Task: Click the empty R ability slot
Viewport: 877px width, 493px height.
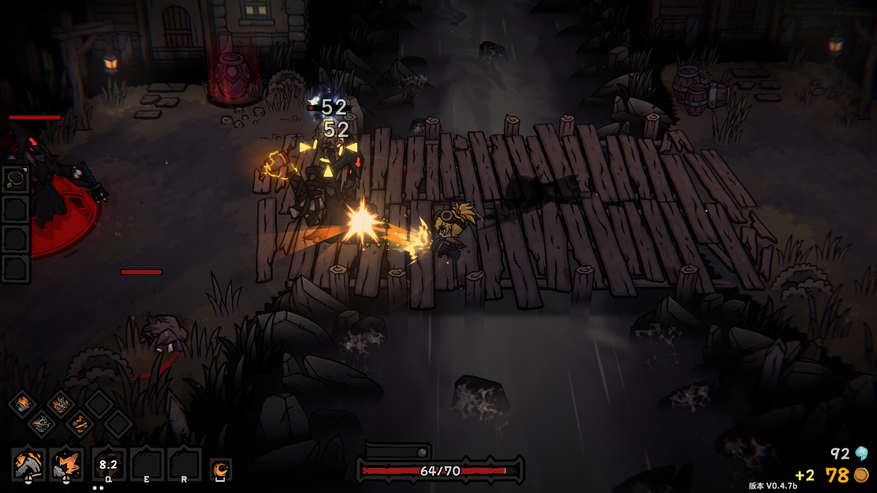Action: point(184,464)
